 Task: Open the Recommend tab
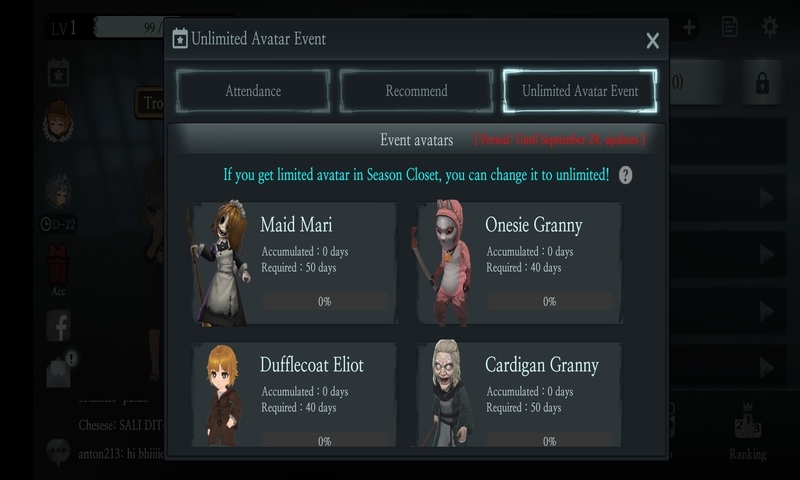click(x=416, y=91)
